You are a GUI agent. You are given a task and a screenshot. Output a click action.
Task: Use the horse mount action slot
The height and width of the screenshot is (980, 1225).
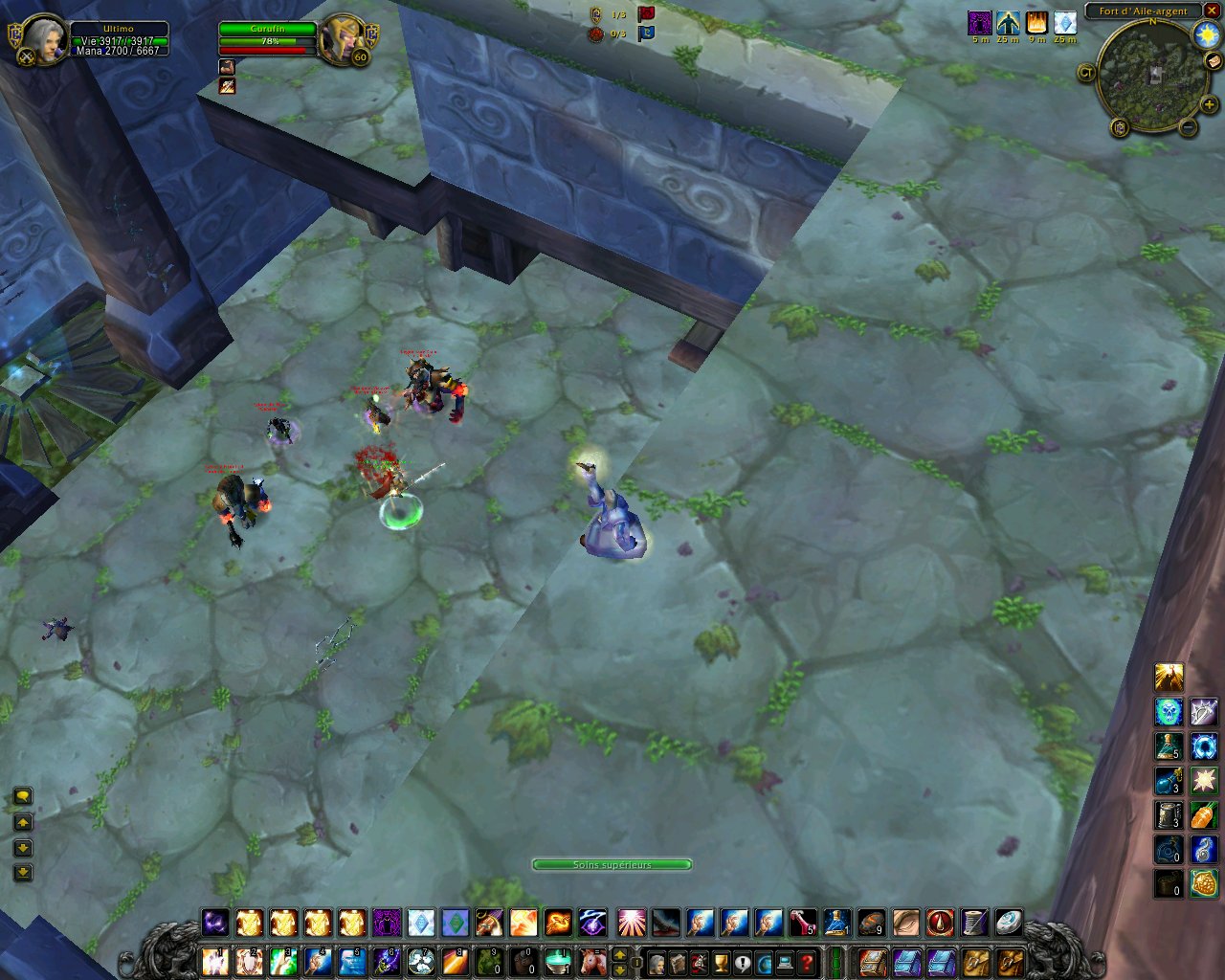(593, 961)
